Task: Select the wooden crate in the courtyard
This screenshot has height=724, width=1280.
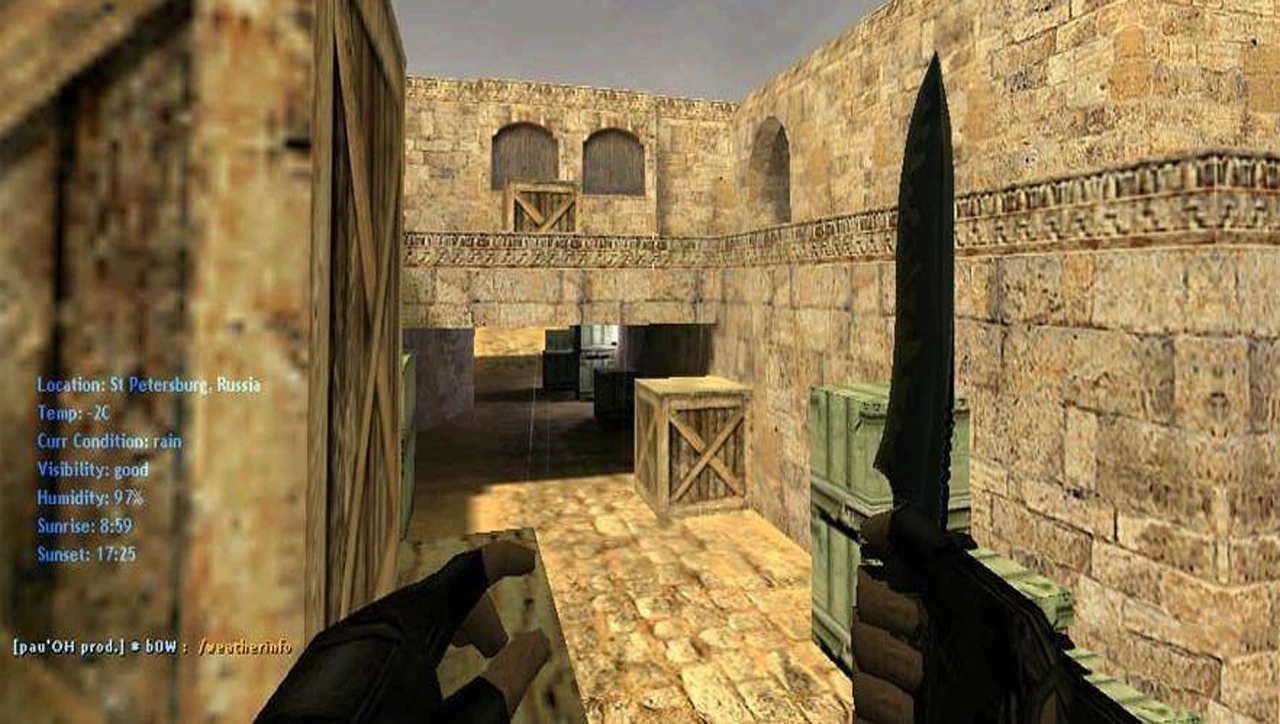Action: pos(695,445)
